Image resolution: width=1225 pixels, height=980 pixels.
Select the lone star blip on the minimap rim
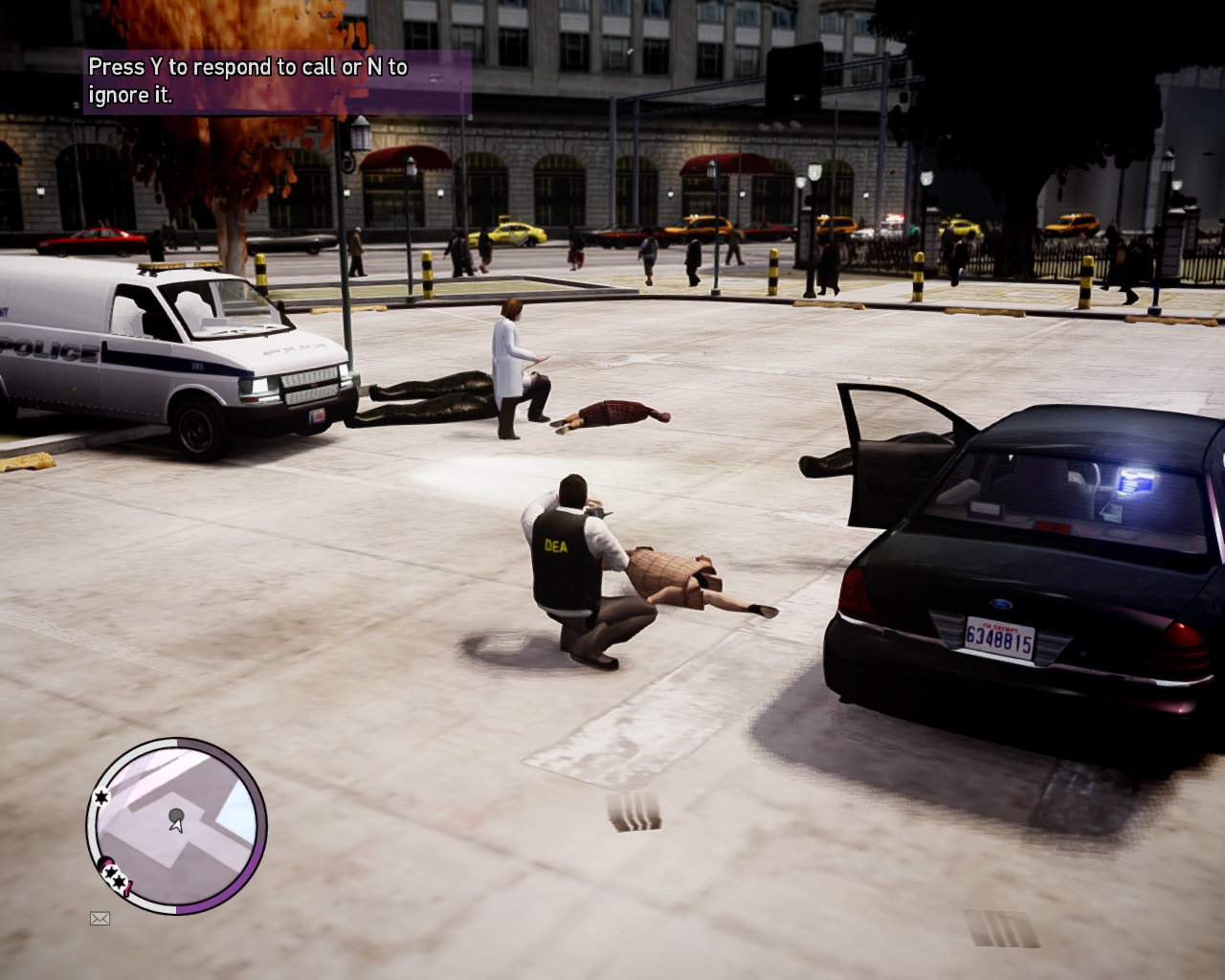pos(100,796)
